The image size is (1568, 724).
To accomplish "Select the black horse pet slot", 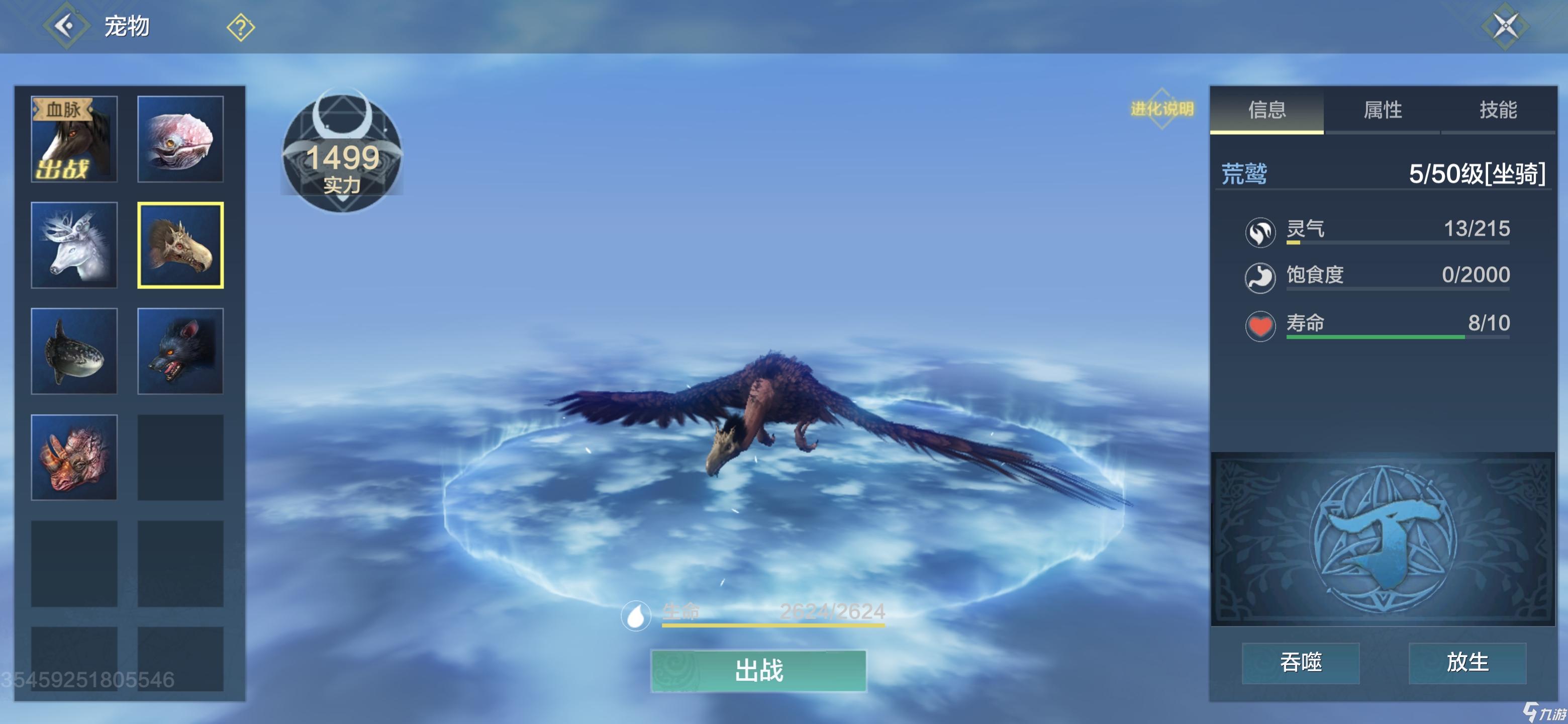I will tap(74, 139).
